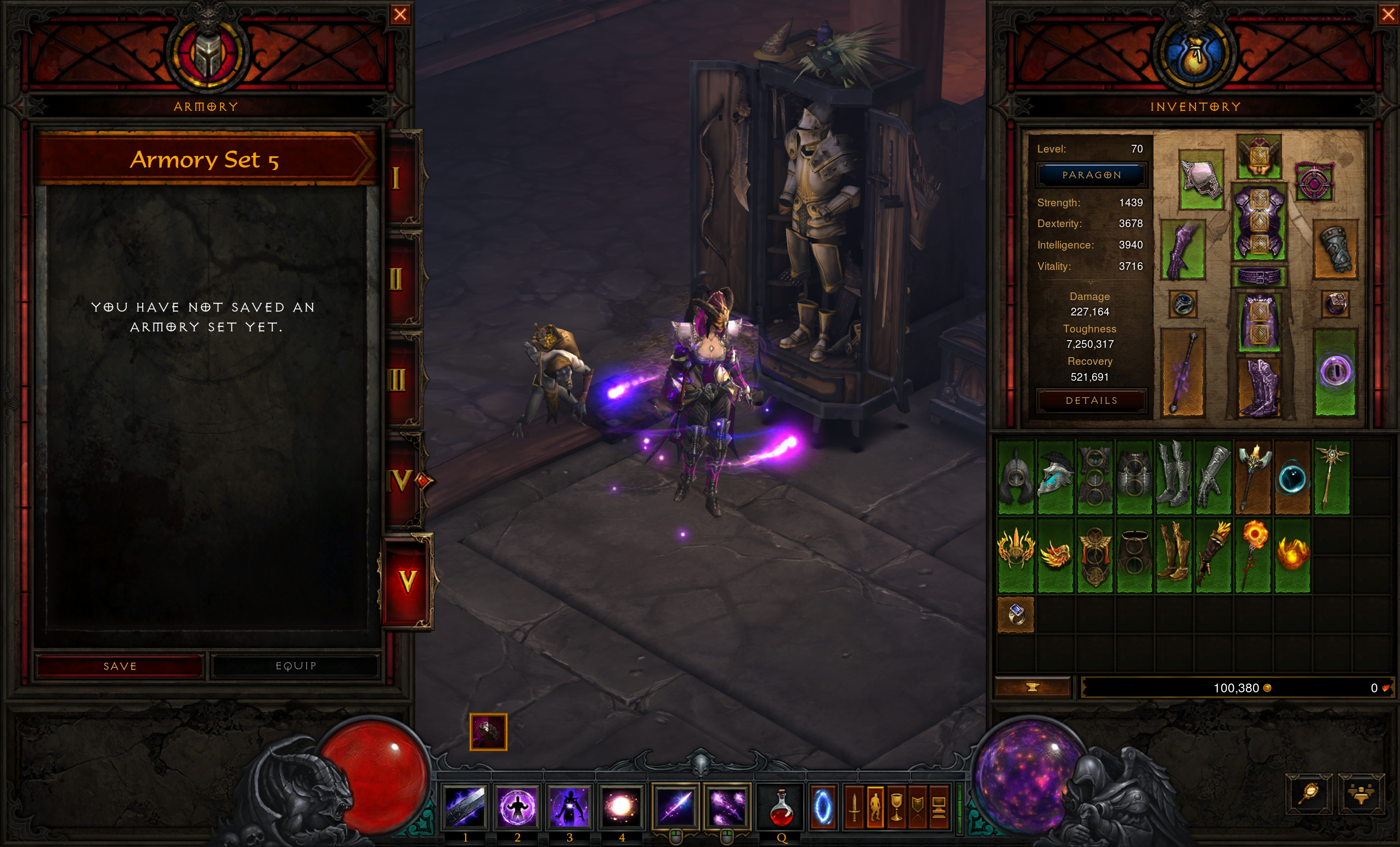Select the equipped purple boots slot
This screenshot has width=1400, height=847.
[1258, 387]
